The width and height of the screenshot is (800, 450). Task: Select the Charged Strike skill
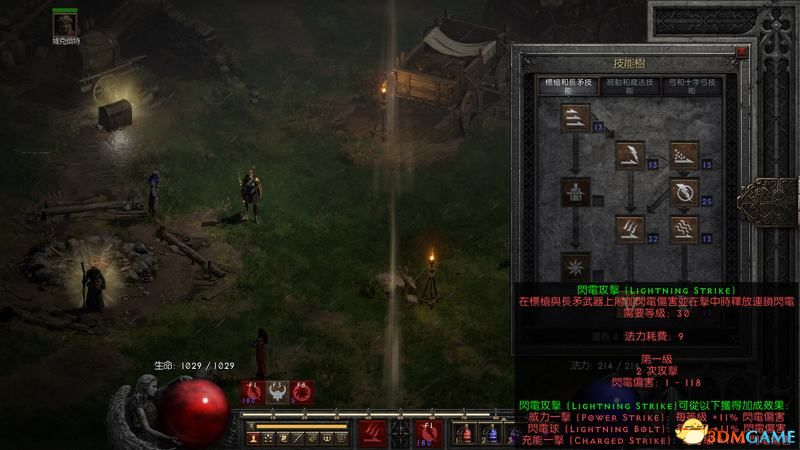(x=629, y=229)
